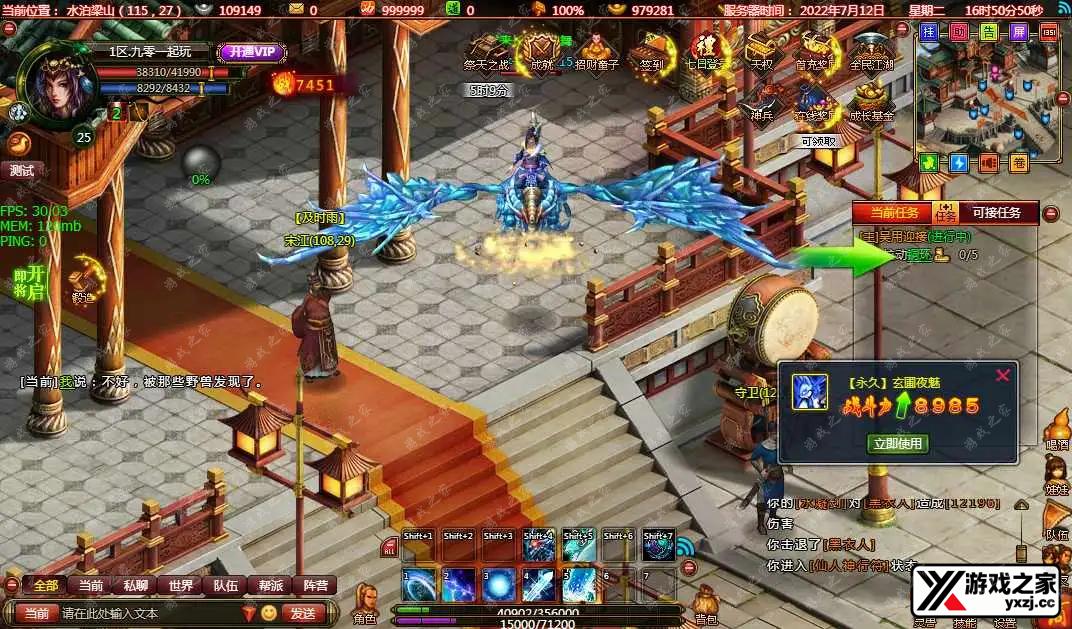Viewport: 1072px width, 629px height.
Task: Close the 玄圃夜魅 popup with the red X
Action: (1003, 376)
